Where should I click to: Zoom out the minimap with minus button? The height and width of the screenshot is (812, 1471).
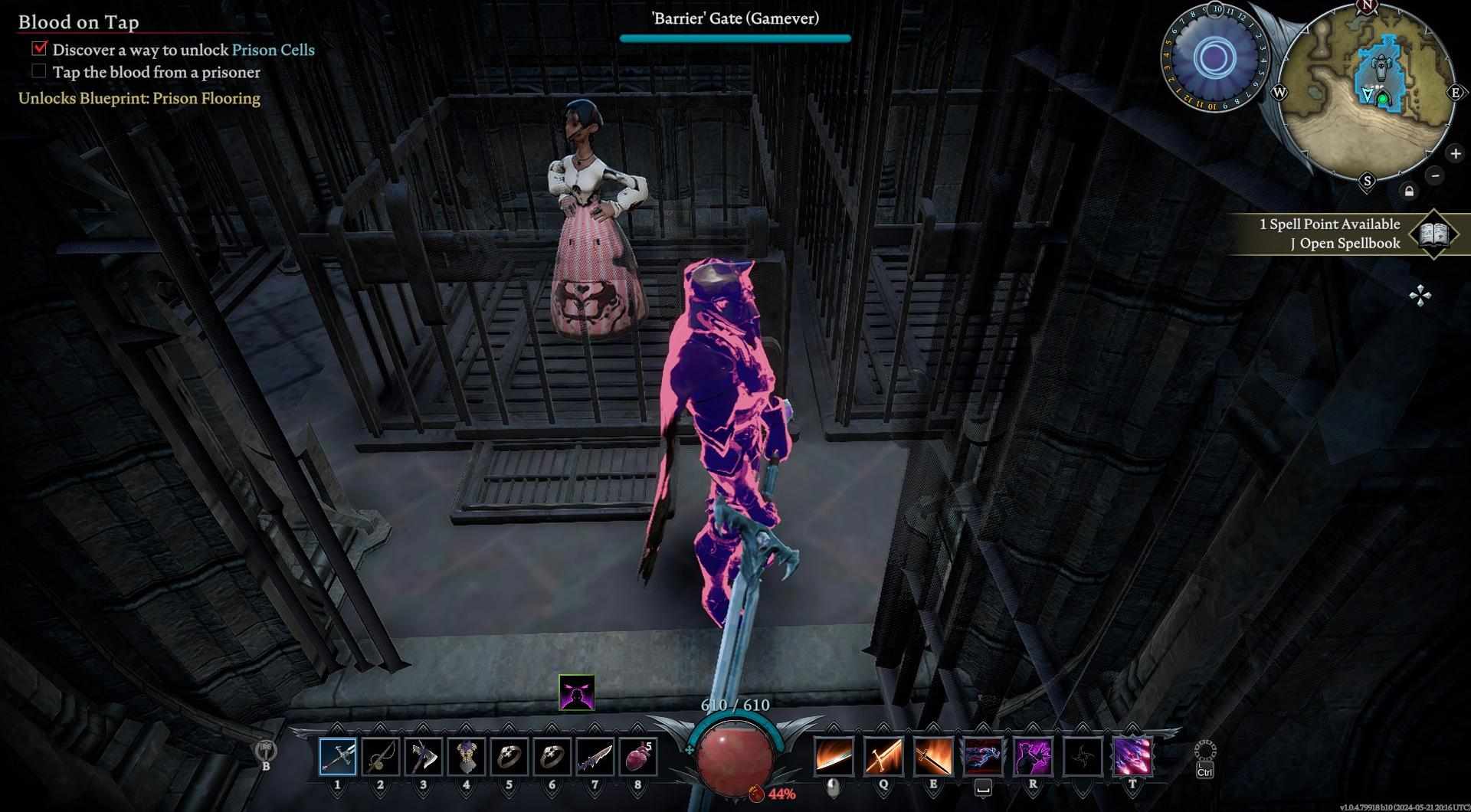coord(1435,175)
